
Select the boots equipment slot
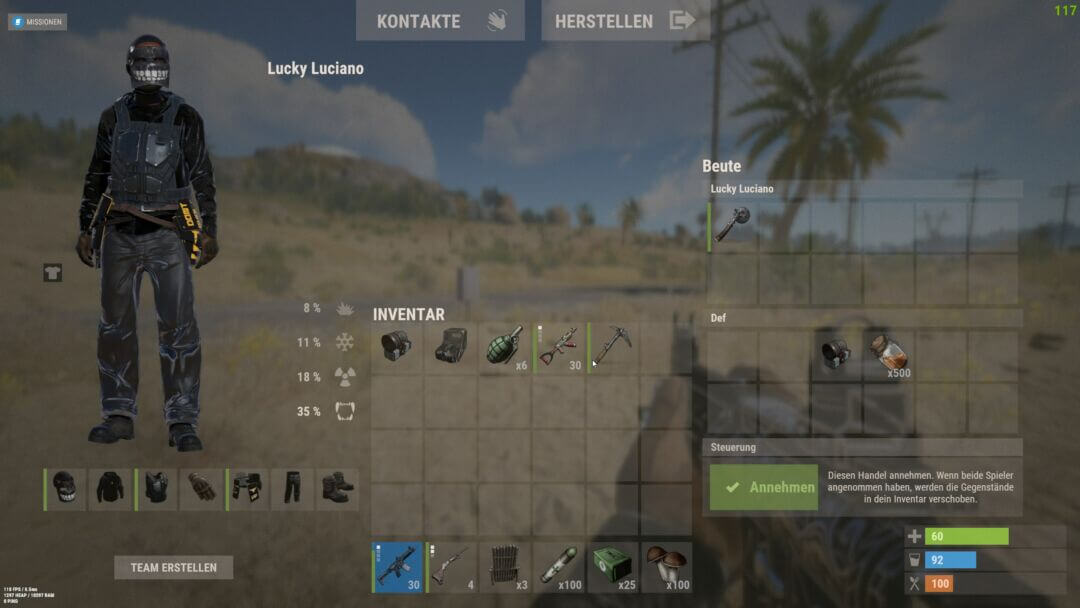pyautogui.click(x=337, y=489)
